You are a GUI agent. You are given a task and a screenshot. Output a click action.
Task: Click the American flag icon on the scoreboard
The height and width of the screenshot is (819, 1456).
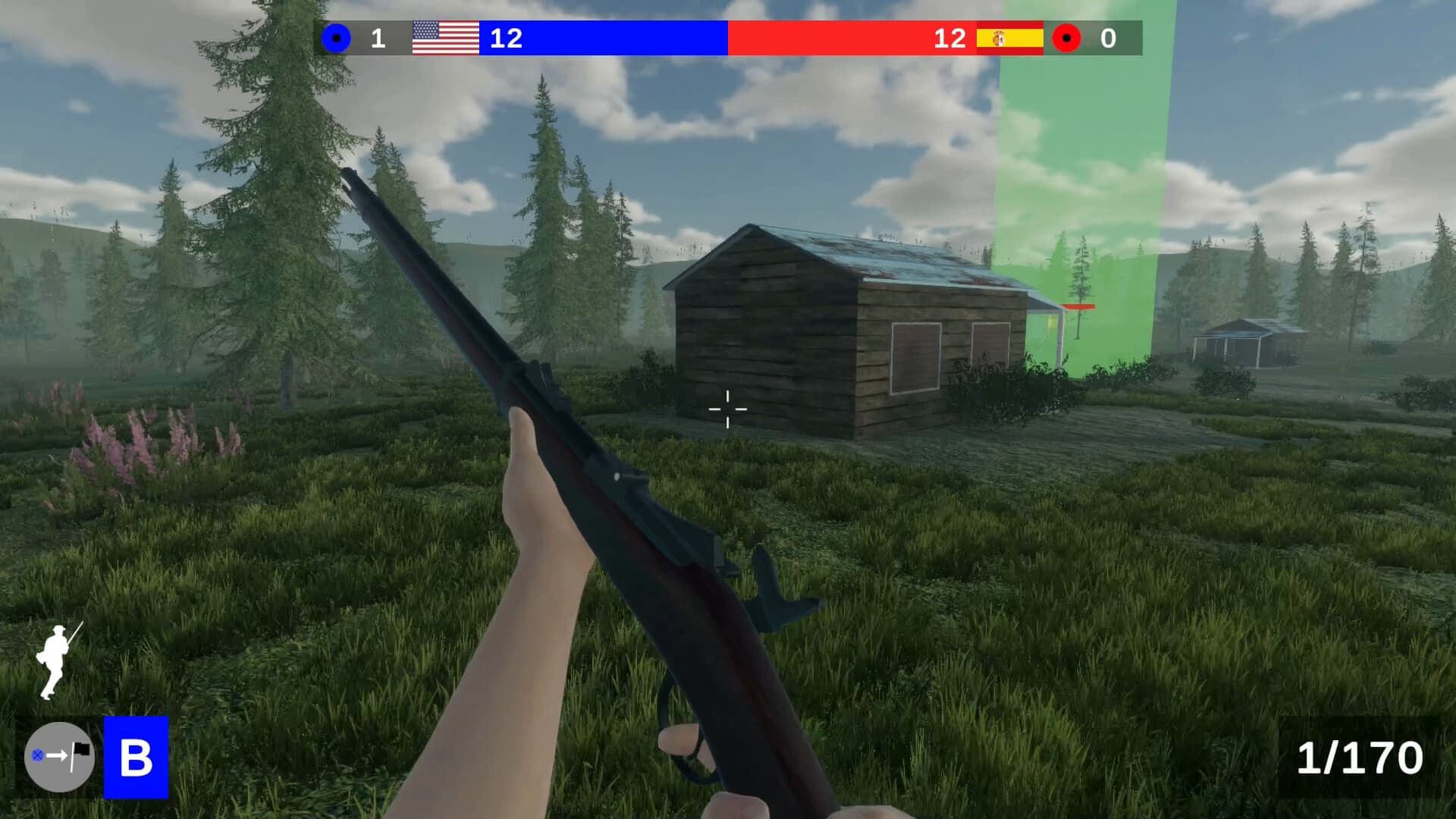pos(444,37)
